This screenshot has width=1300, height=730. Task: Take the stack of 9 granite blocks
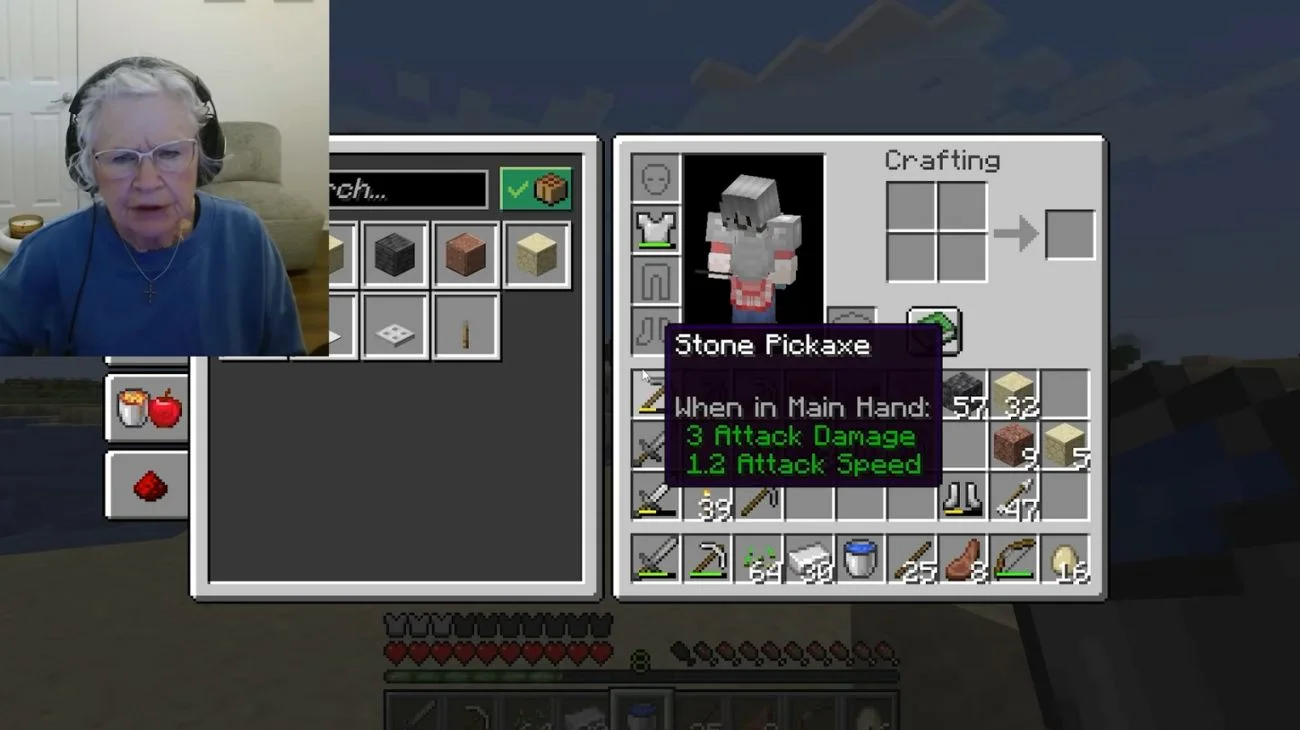[1014, 445]
